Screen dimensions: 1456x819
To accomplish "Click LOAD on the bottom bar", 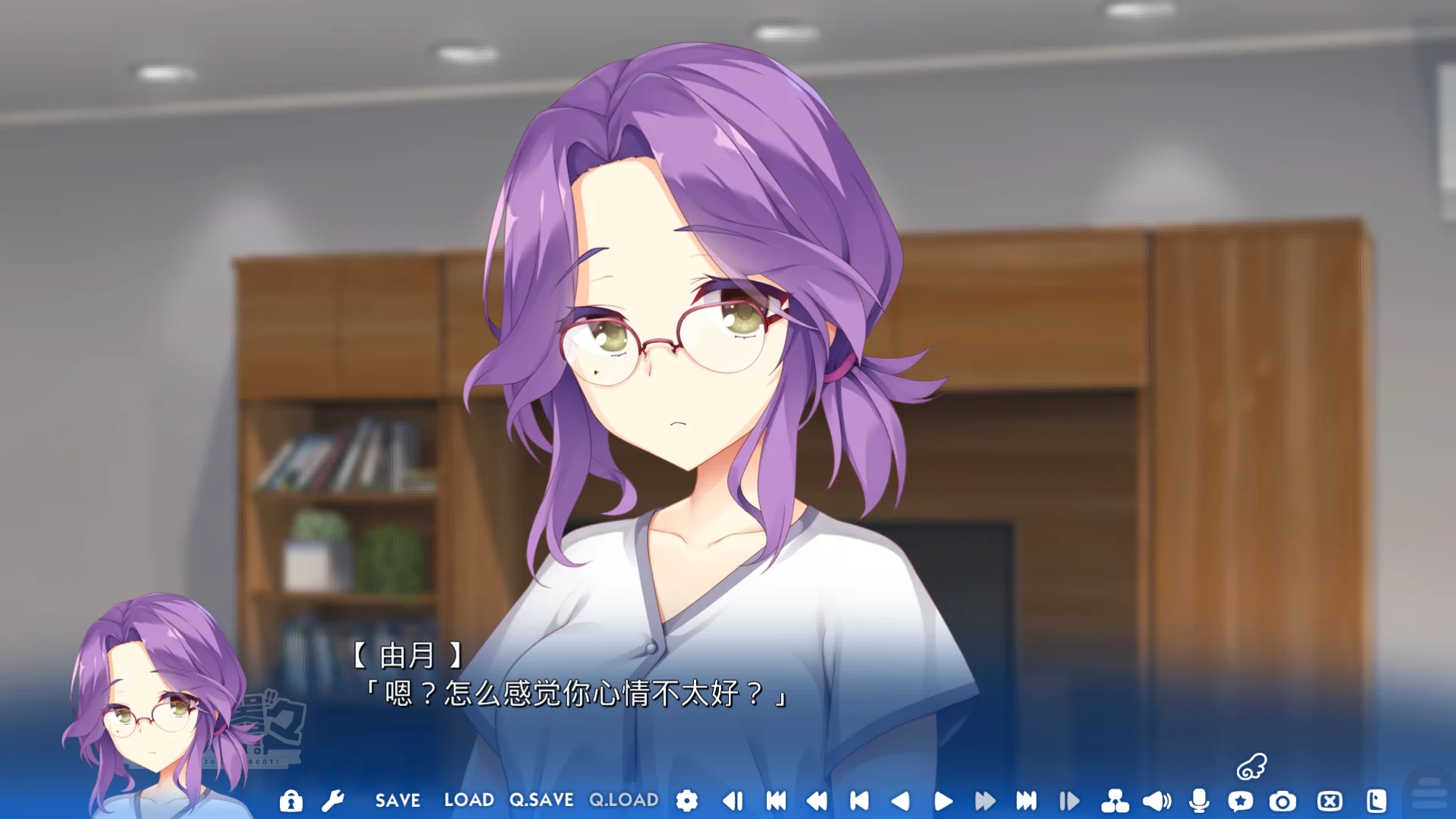I will click(470, 800).
